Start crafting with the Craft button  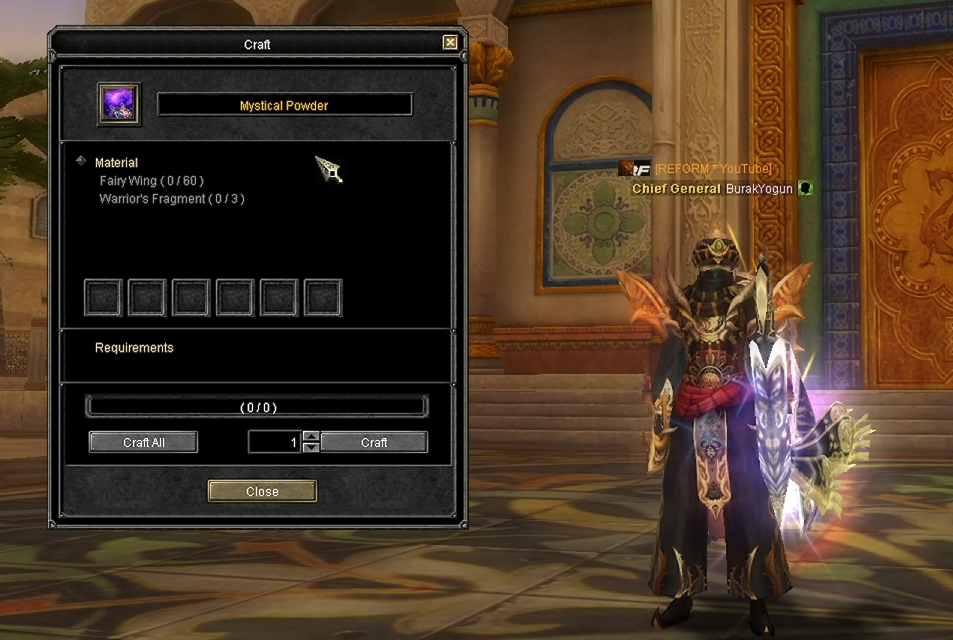click(x=374, y=442)
